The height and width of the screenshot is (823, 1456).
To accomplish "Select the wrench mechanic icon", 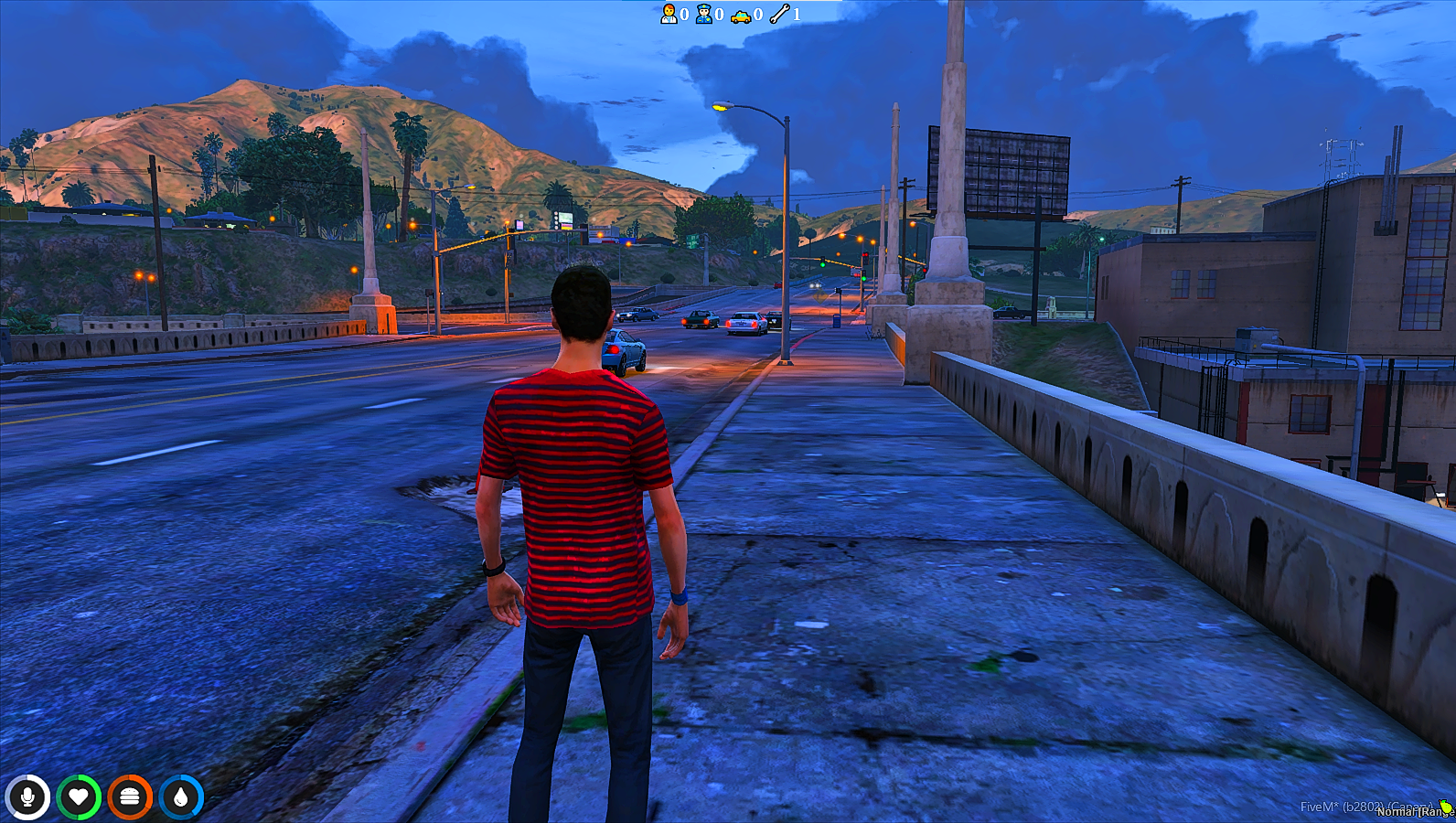I will [x=779, y=14].
